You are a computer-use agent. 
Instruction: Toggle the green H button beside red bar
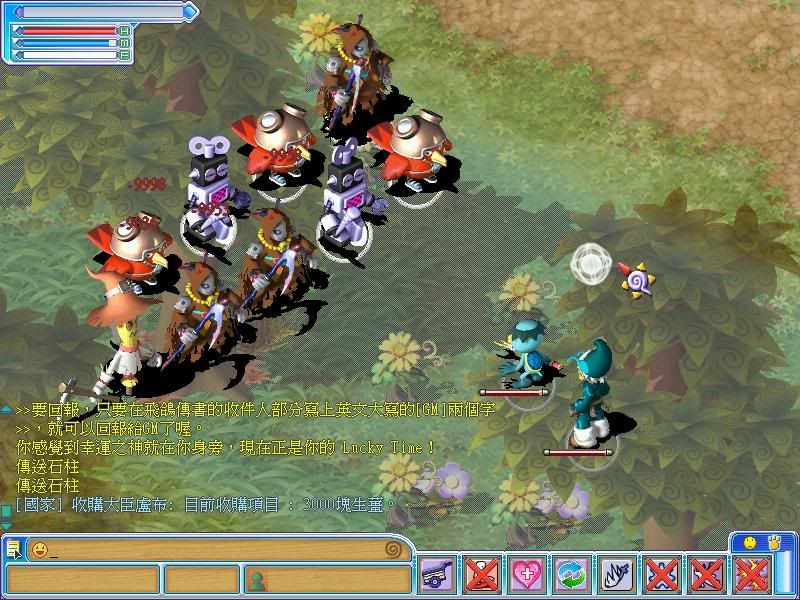point(124,31)
